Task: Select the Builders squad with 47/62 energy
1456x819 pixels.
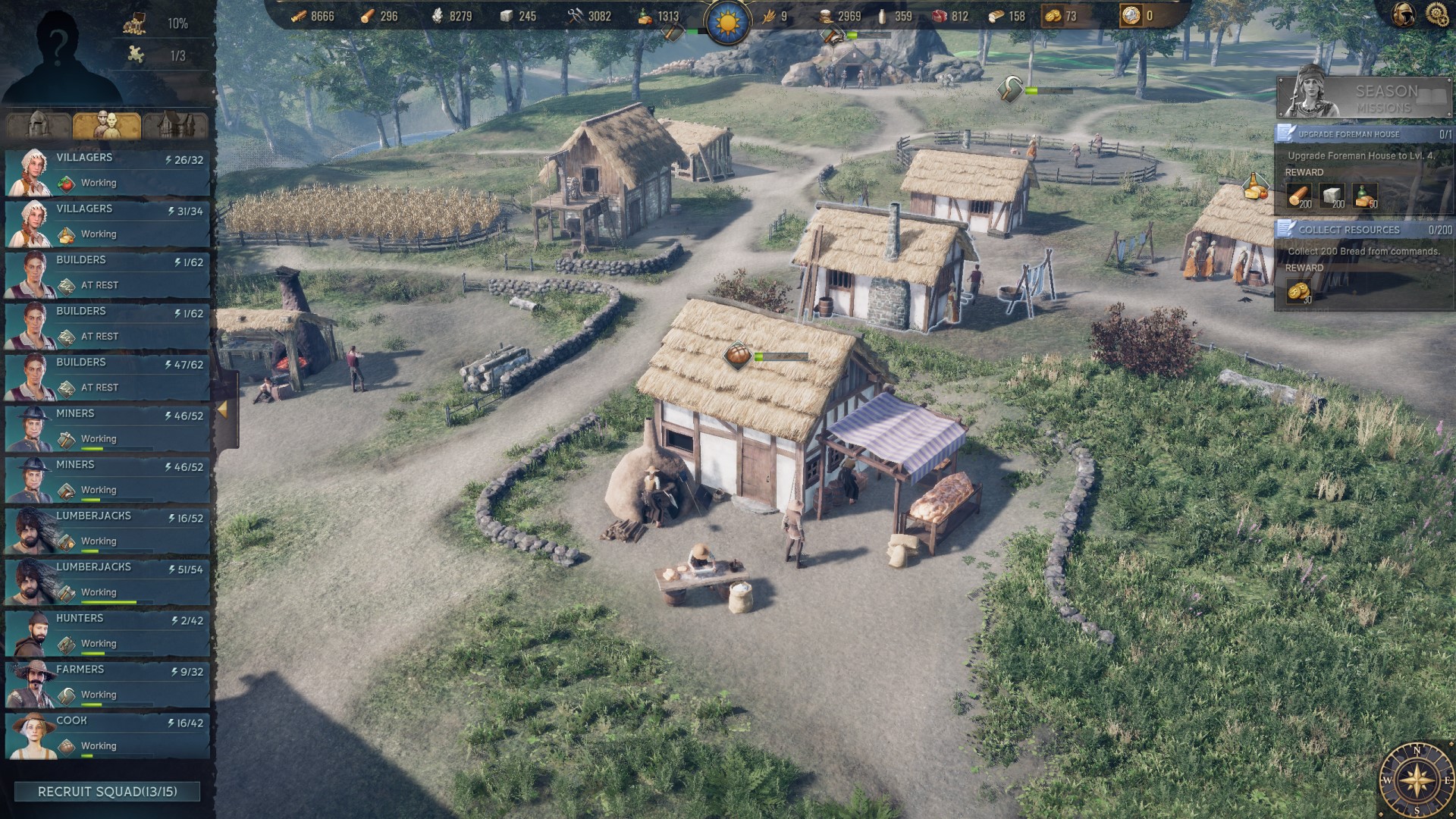Action: (x=107, y=376)
